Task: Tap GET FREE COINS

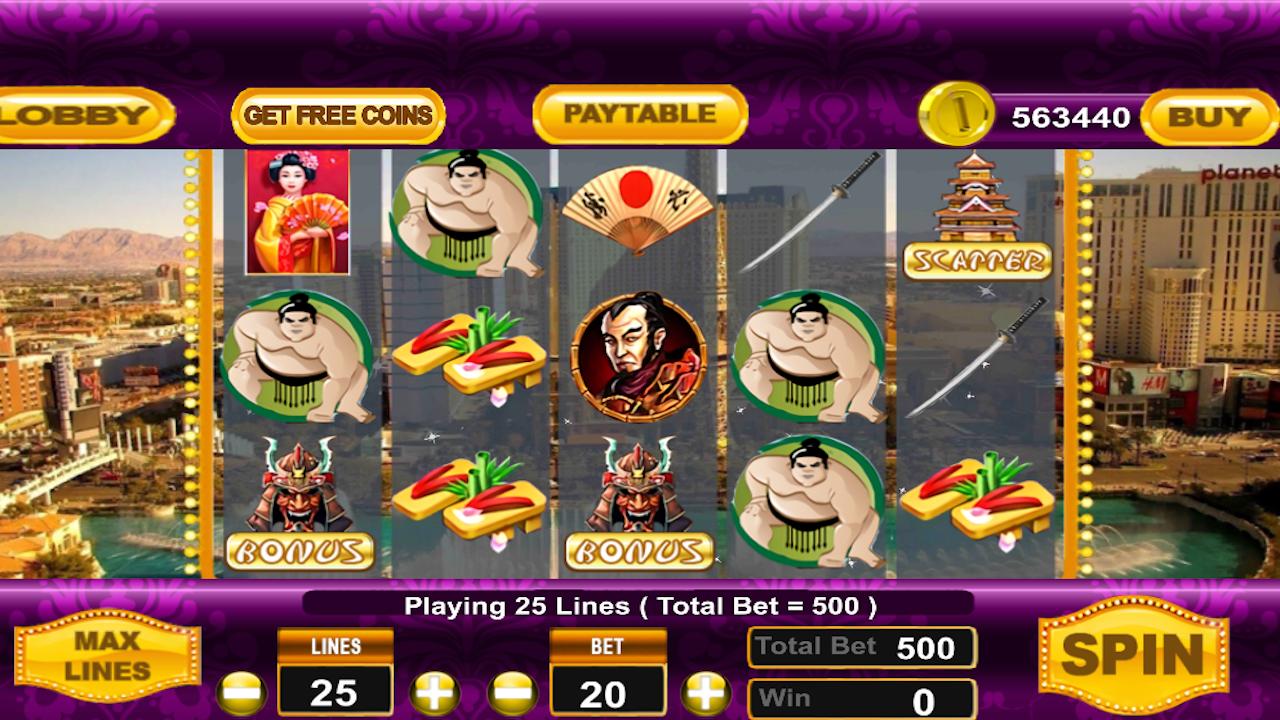Action: pyautogui.click(x=337, y=114)
